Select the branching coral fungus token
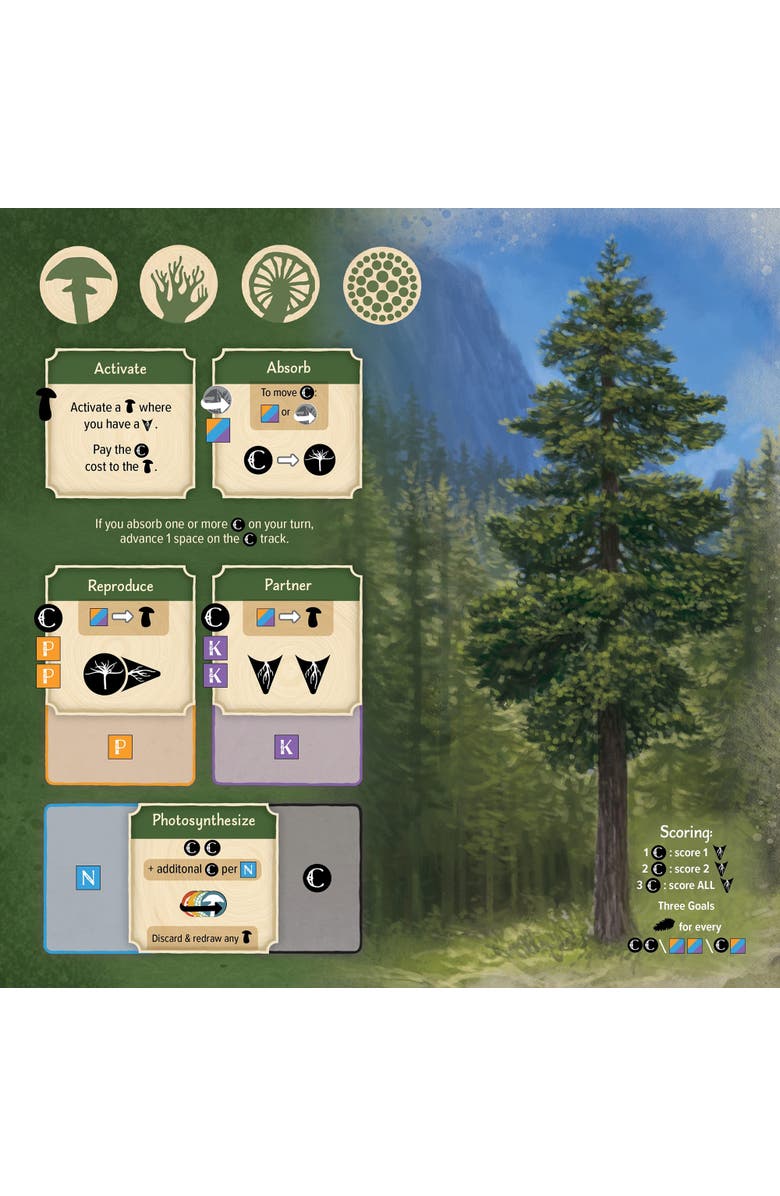This screenshot has height=1196, width=780. click(x=179, y=285)
